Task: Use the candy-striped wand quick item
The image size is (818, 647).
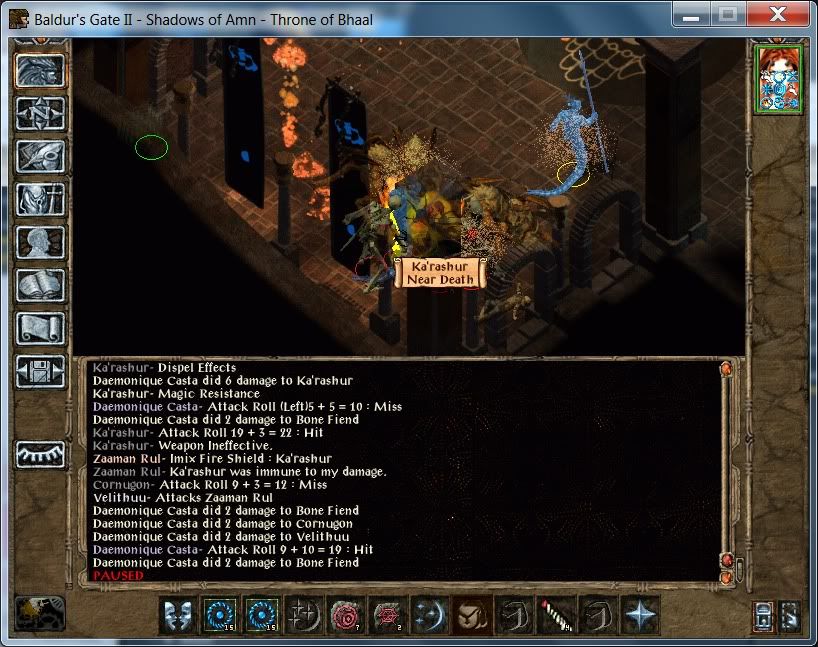Action: [x=554, y=615]
